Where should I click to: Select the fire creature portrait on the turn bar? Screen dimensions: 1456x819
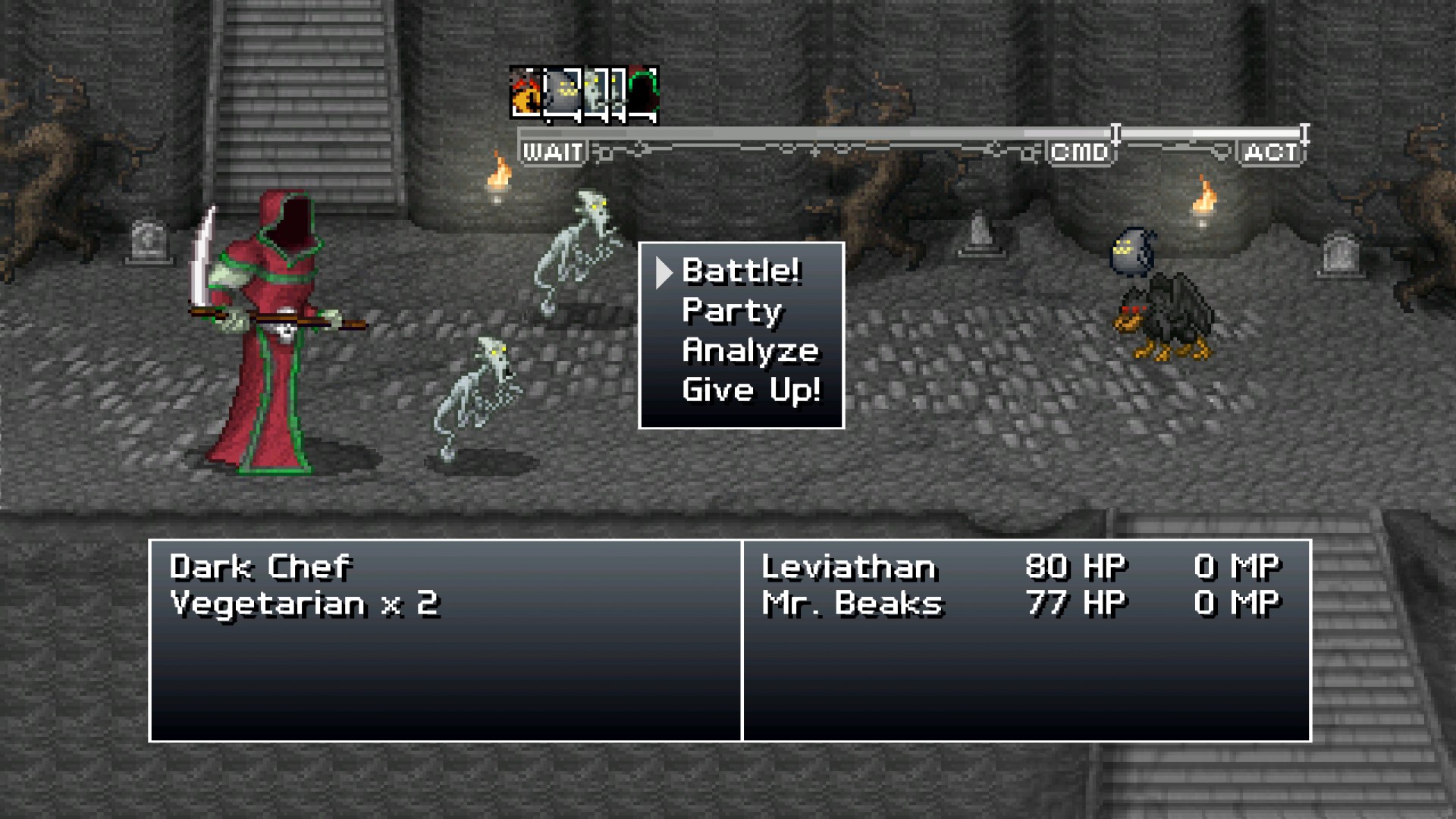pos(525,93)
